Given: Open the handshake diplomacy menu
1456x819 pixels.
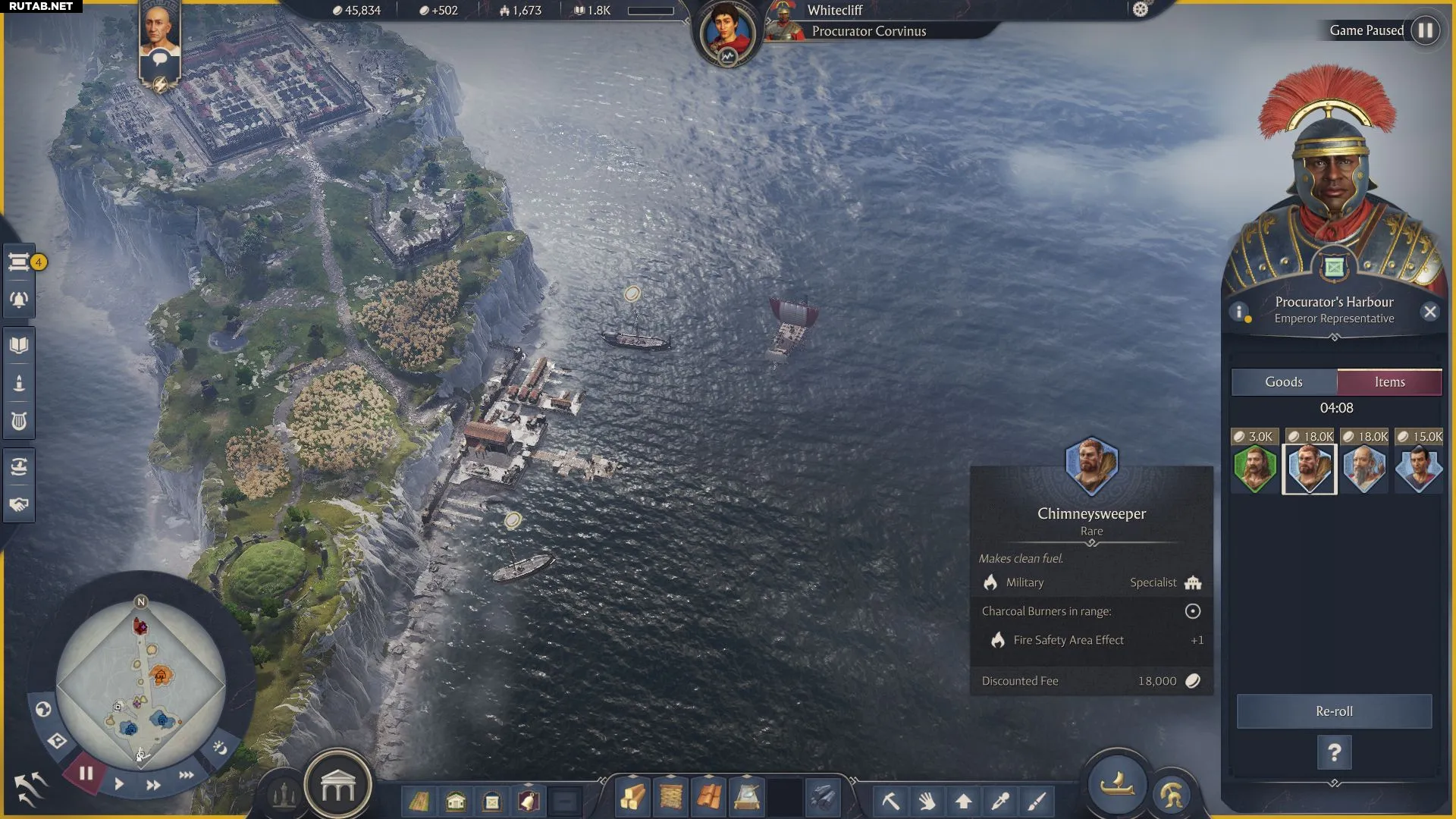Looking at the screenshot, I should (x=19, y=504).
